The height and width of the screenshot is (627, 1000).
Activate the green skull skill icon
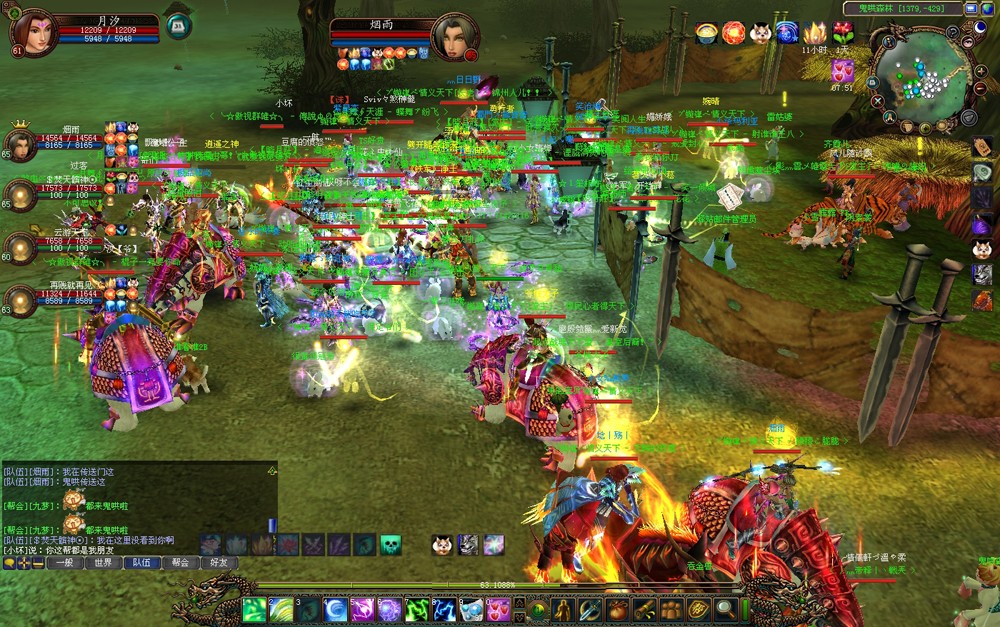pos(390,545)
